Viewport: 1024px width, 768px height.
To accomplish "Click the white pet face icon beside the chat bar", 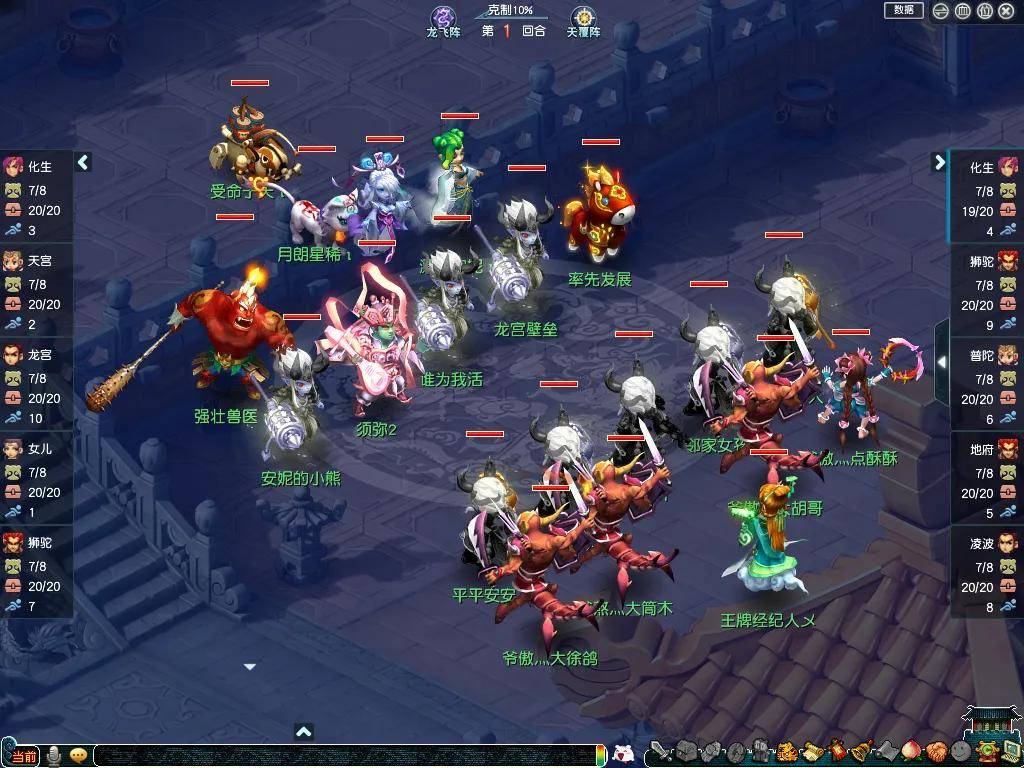I will 624,754.
